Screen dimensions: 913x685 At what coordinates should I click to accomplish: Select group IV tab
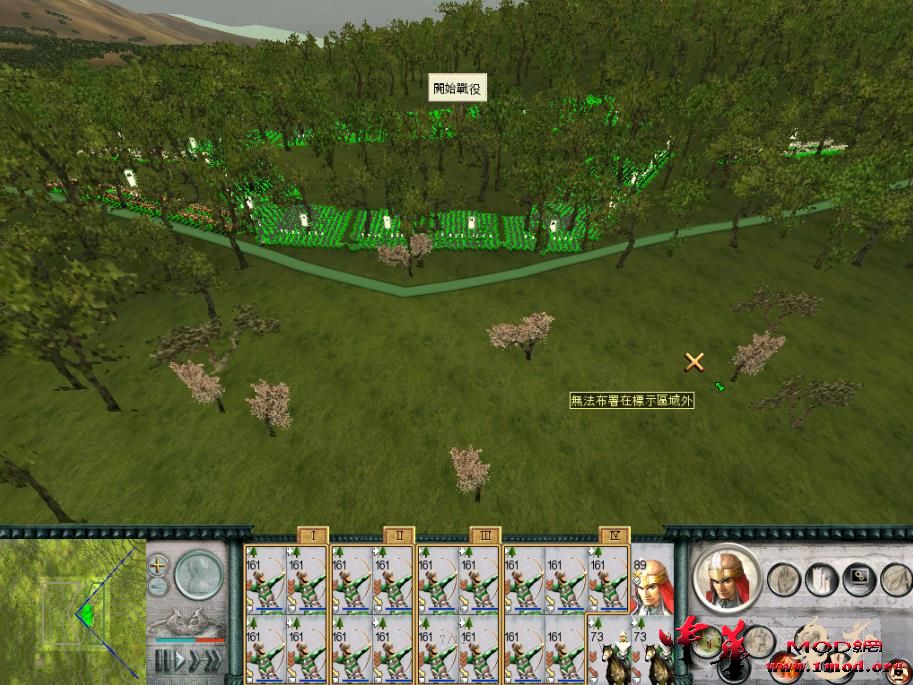pyautogui.click(x=614, y=536)
